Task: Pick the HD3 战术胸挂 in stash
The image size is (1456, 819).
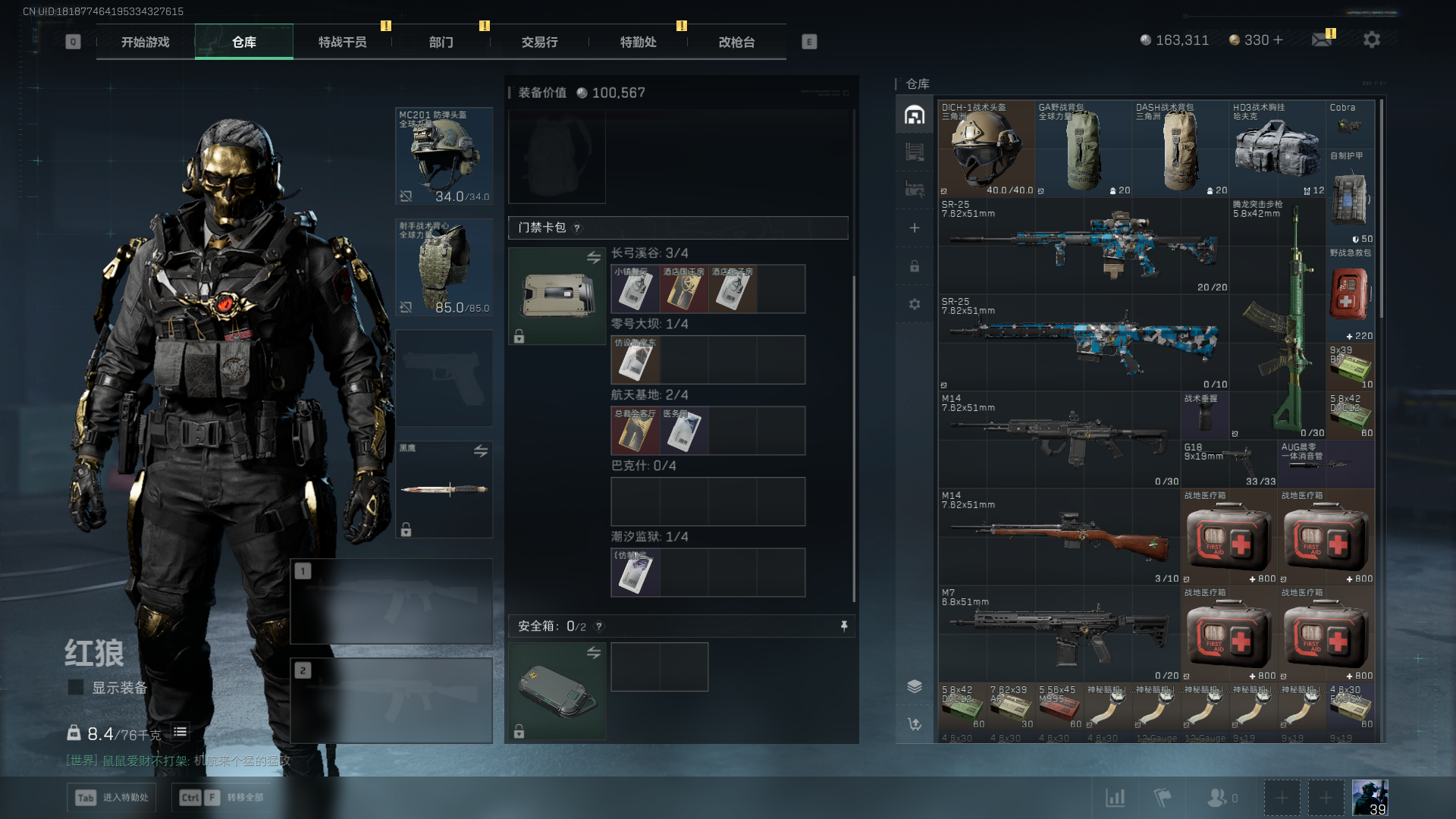Action: click(1277, 149)
